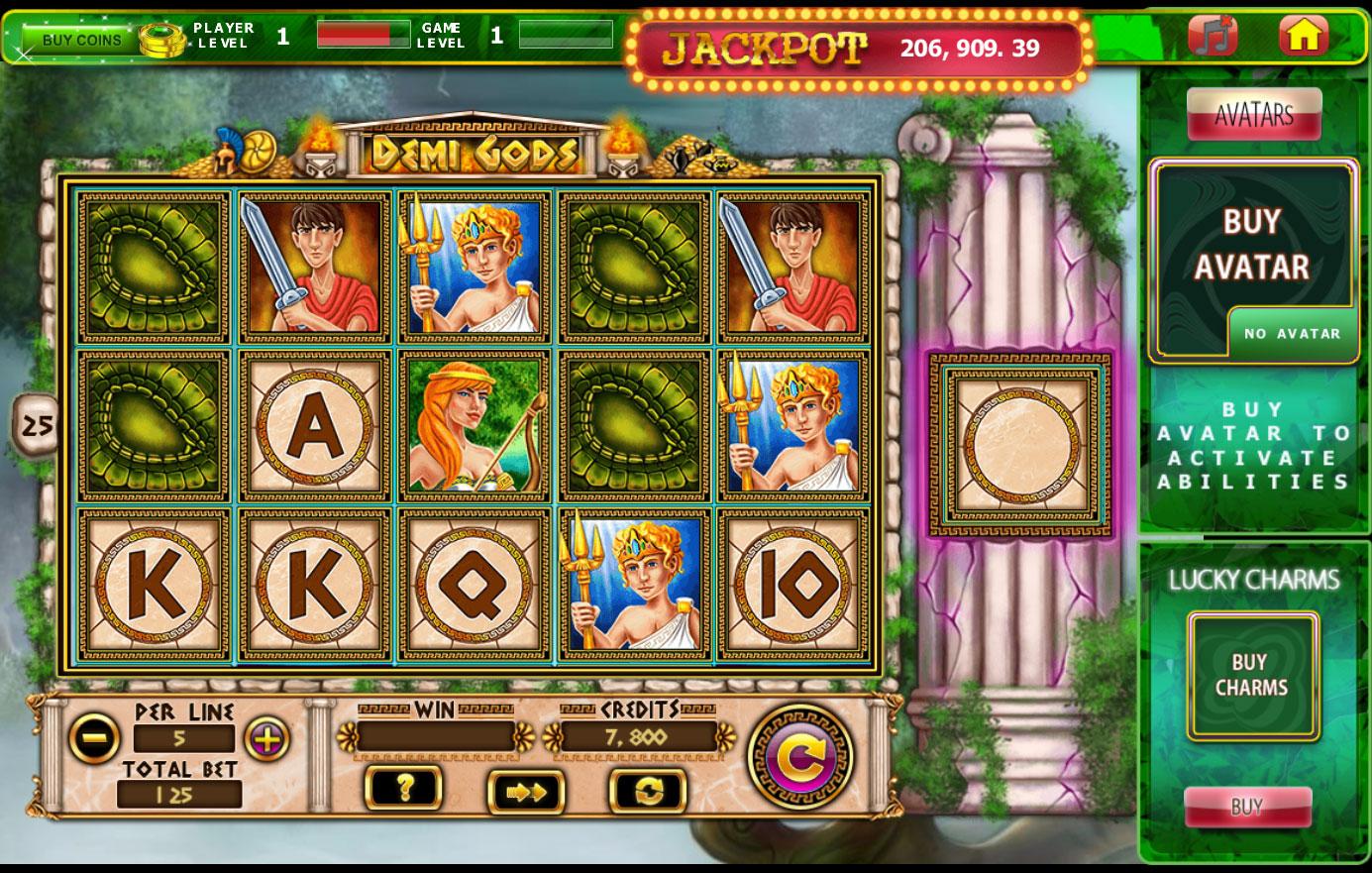The width and height of the screenshot is (1372, 873).
Task: Spin the reels with the round button
Action: point(799,760)
